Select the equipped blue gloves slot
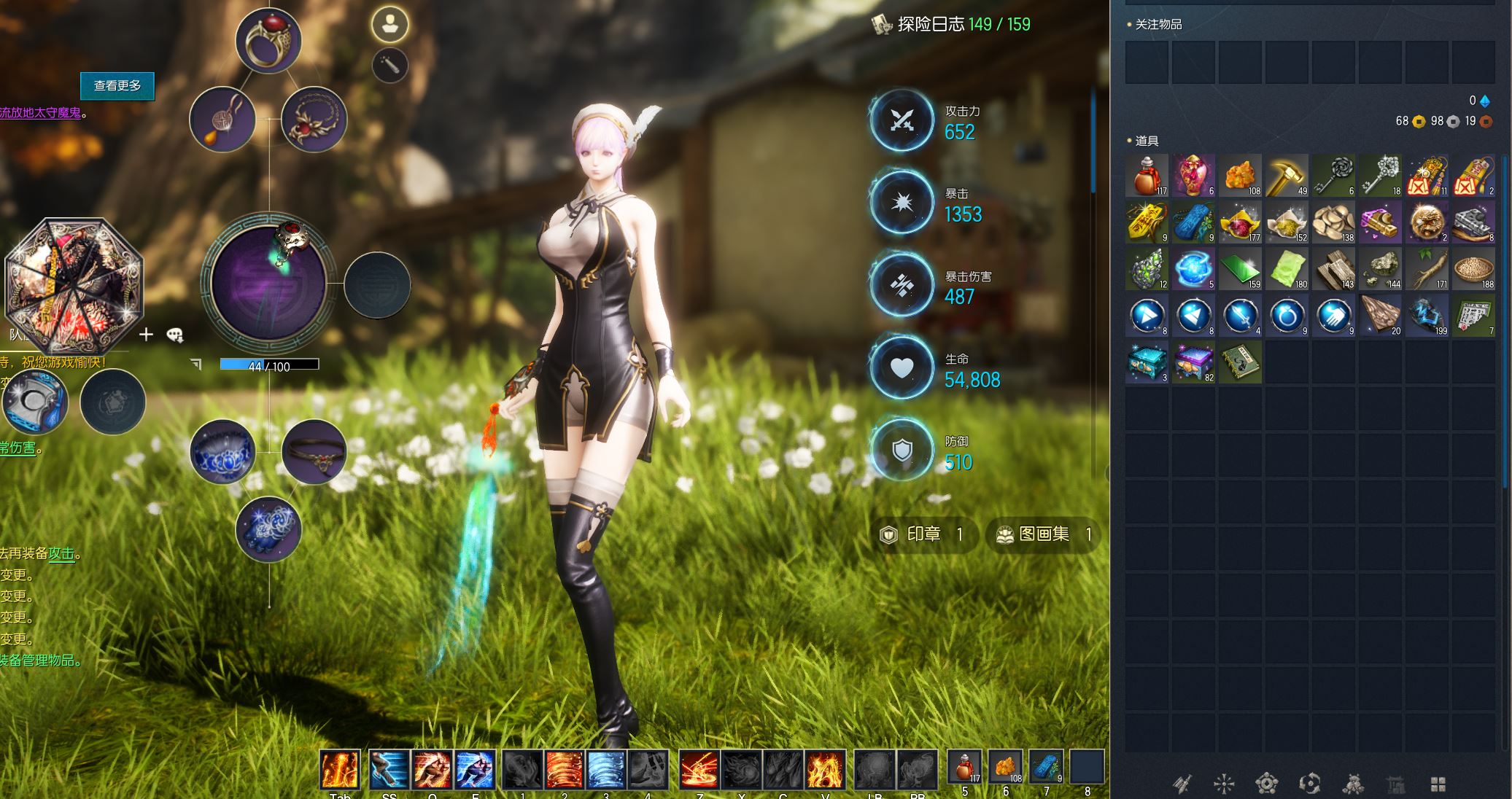The width and height of the screenshot is (1512, 799). coord(268,530)
